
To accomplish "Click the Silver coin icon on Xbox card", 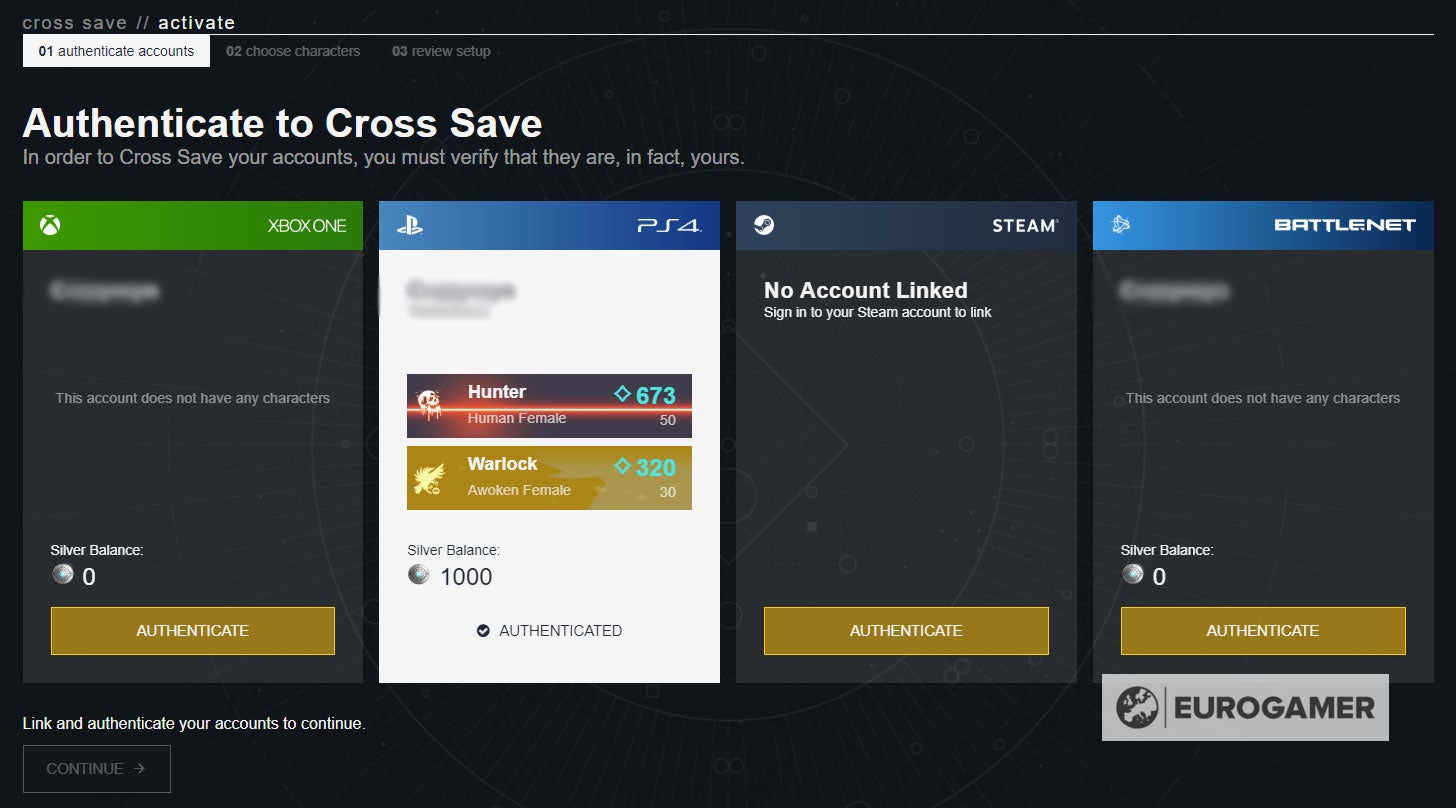I will click(x=63, y=576).
